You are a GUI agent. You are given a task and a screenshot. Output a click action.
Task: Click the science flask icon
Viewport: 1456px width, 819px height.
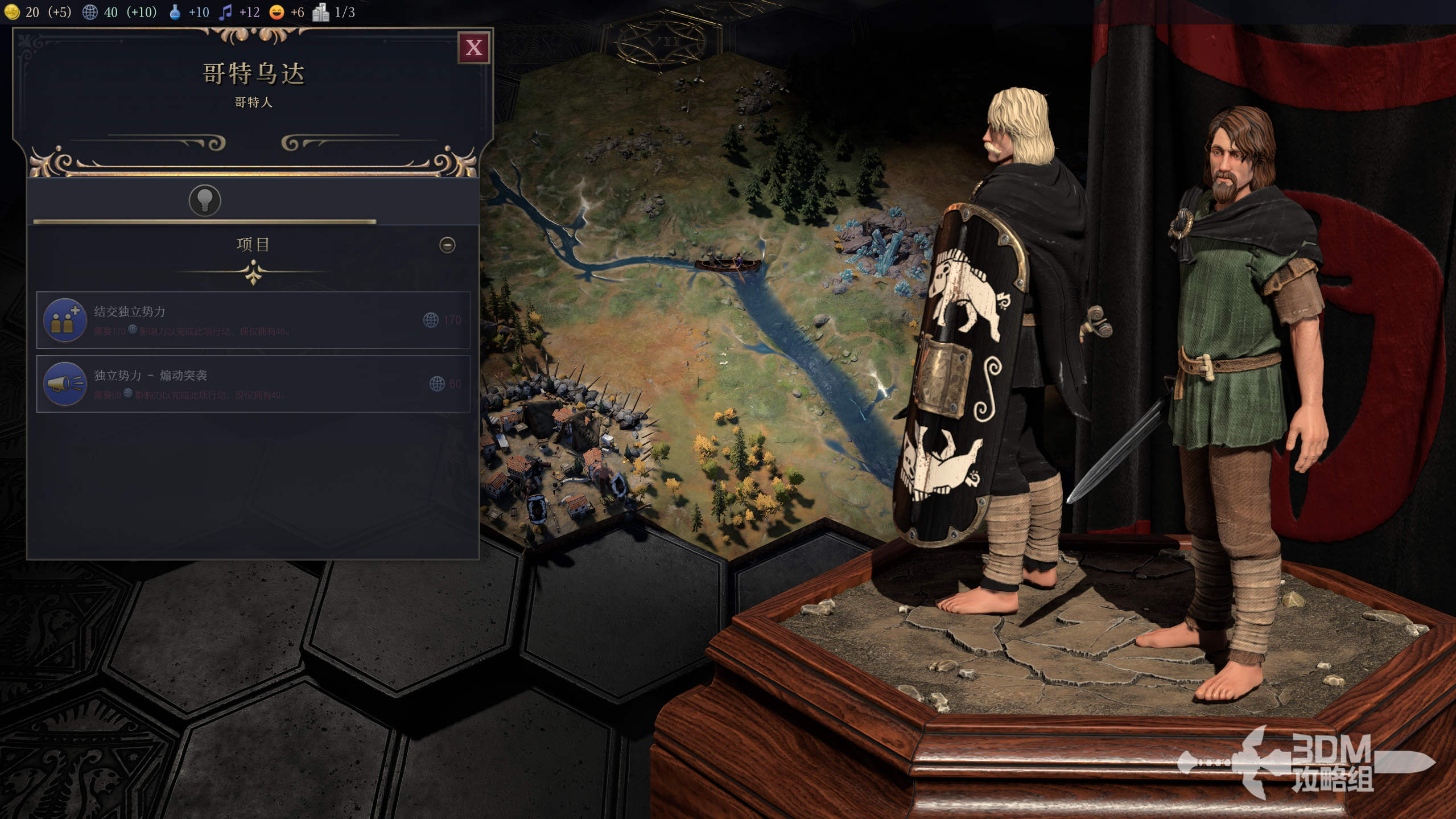point(175,12)
